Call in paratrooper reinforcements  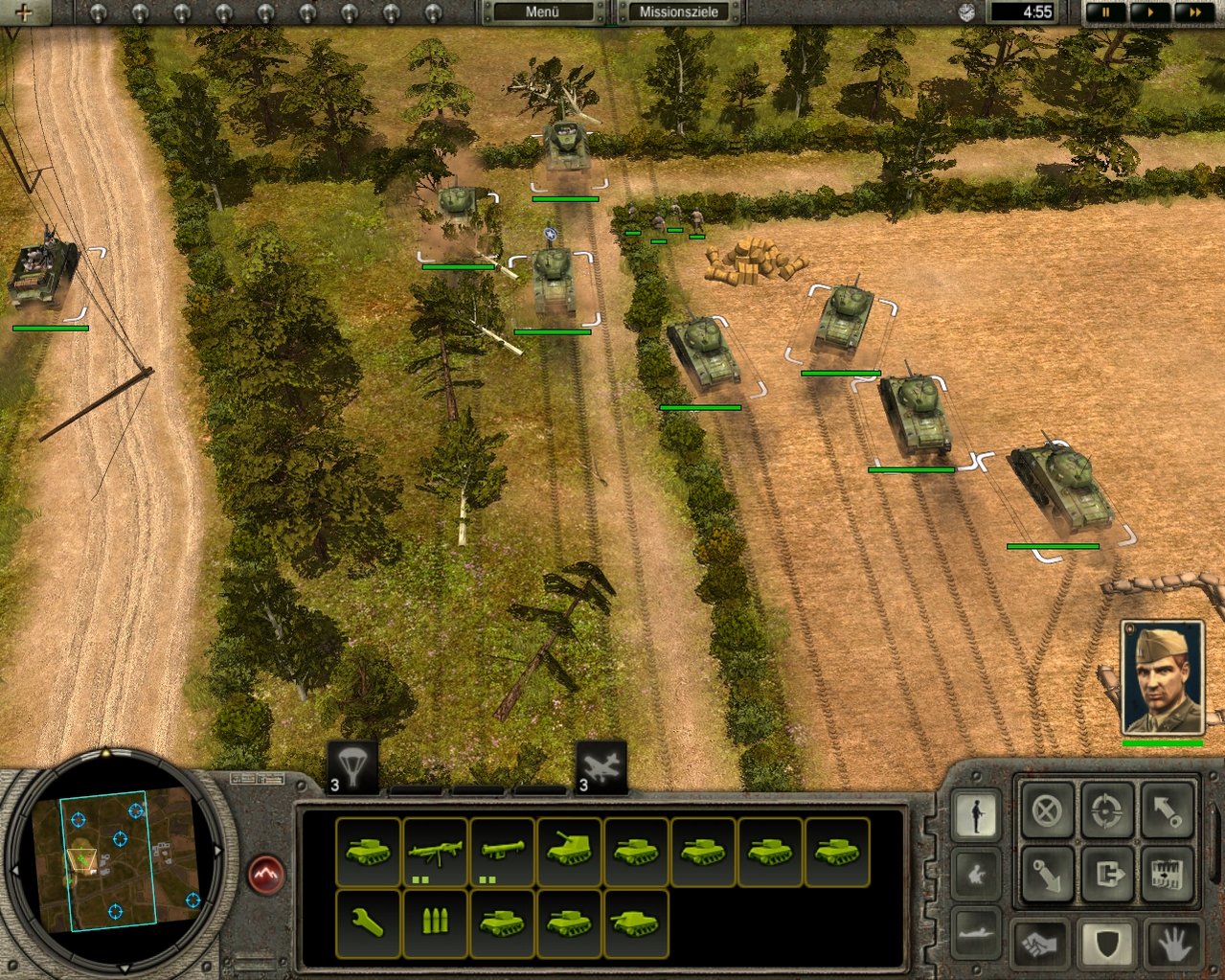(352, 768)
